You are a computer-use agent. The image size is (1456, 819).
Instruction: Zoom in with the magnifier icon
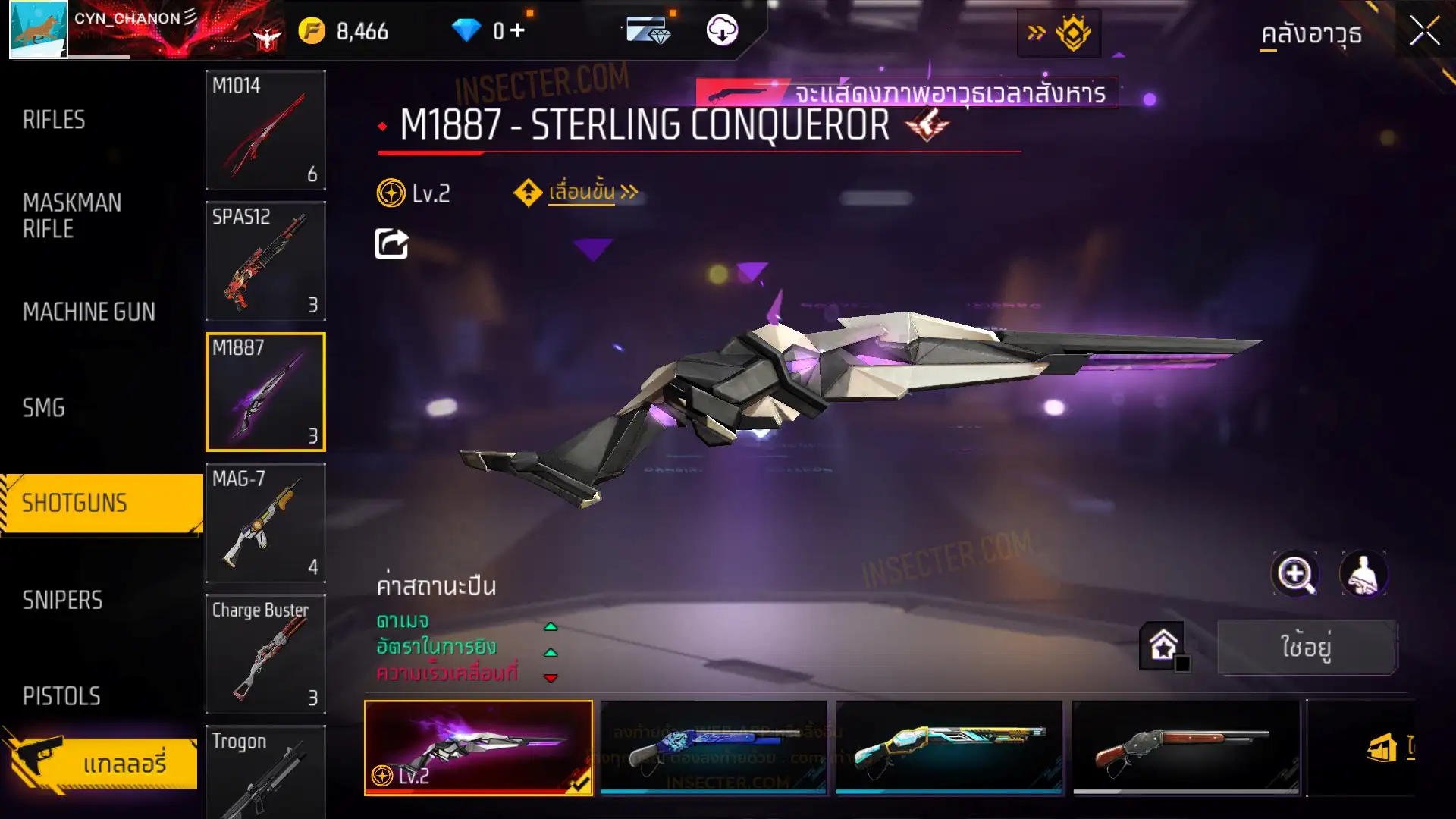[x=1294, y=574]
